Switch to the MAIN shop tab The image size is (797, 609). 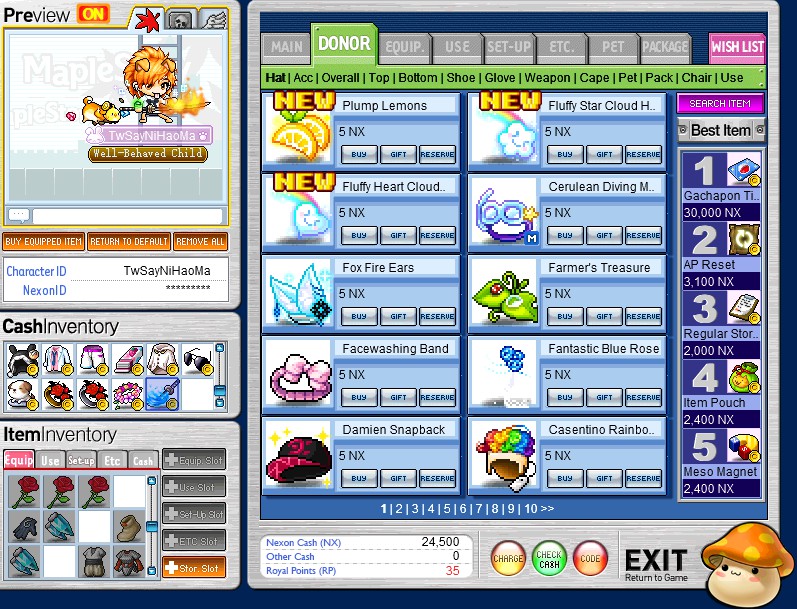286,47
